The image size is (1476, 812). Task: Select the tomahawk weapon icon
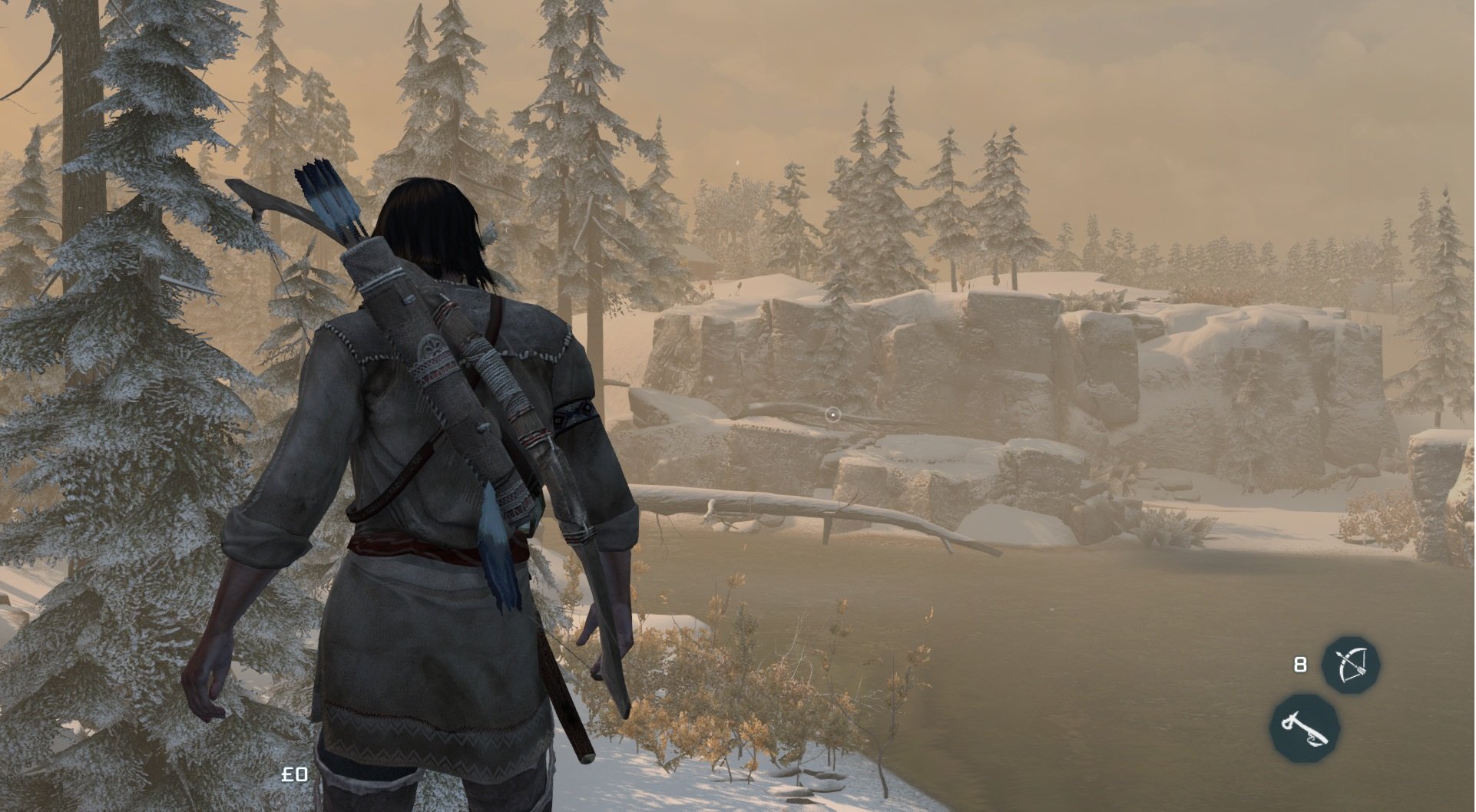tap(1305, 728)
